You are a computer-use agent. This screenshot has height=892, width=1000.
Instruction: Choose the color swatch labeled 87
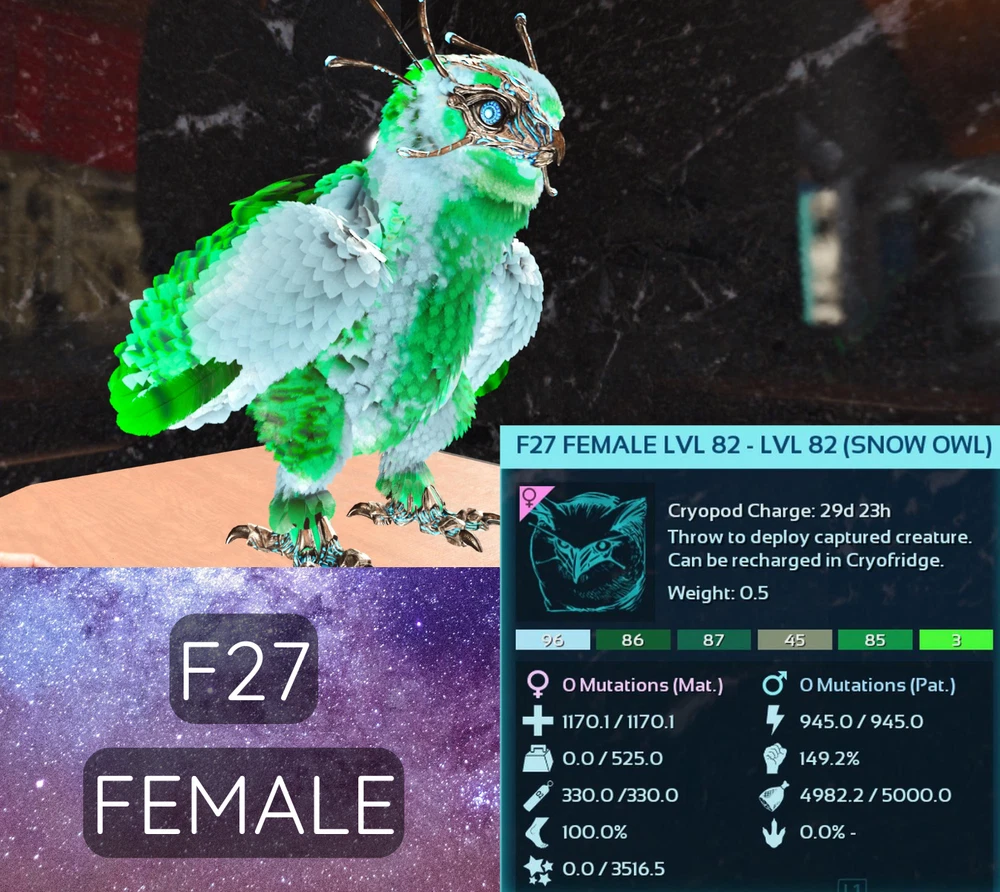[x=714, y=640]
